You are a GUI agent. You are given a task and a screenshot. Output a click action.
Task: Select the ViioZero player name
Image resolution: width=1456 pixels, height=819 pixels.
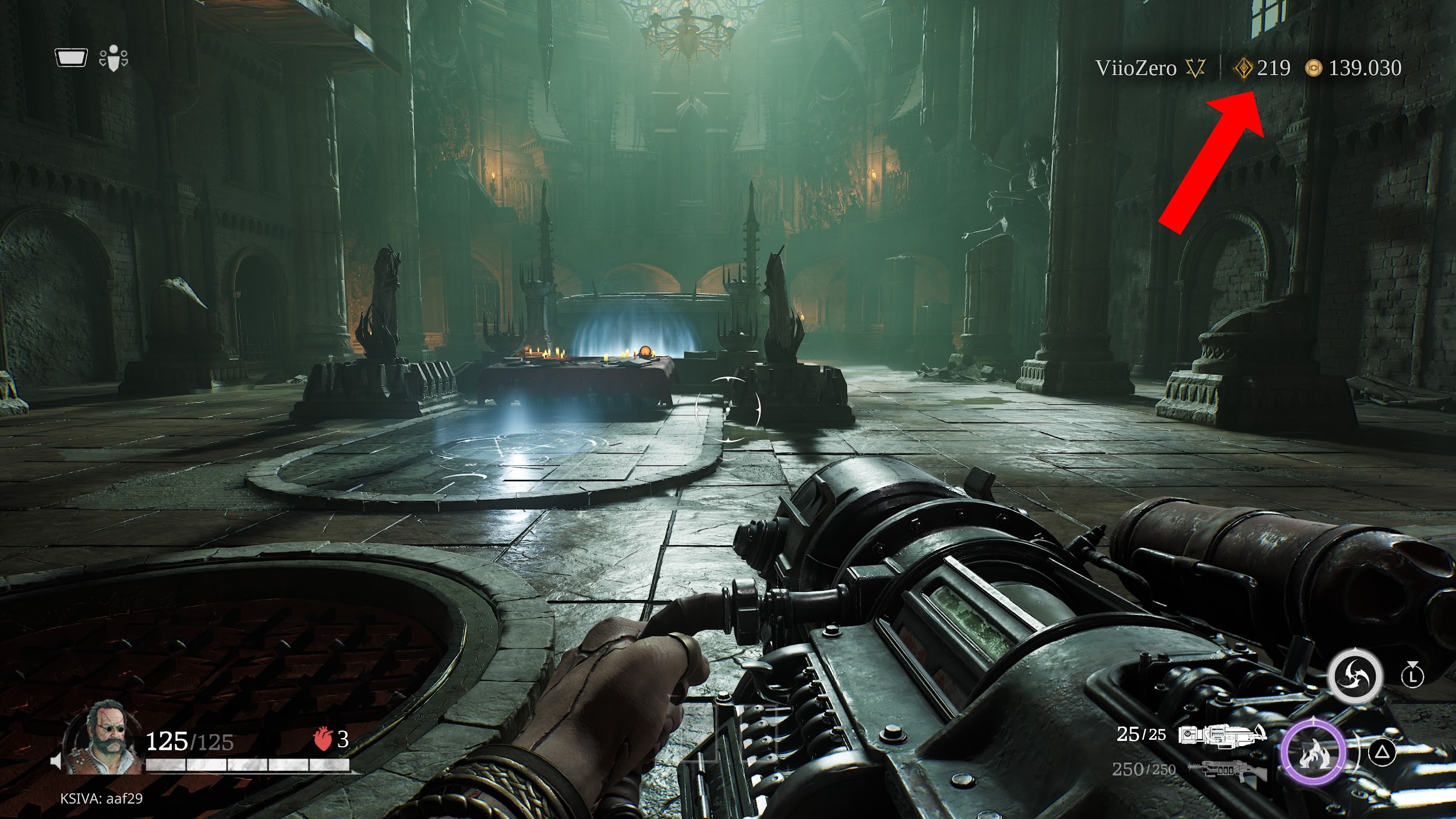coord(1136,68)
